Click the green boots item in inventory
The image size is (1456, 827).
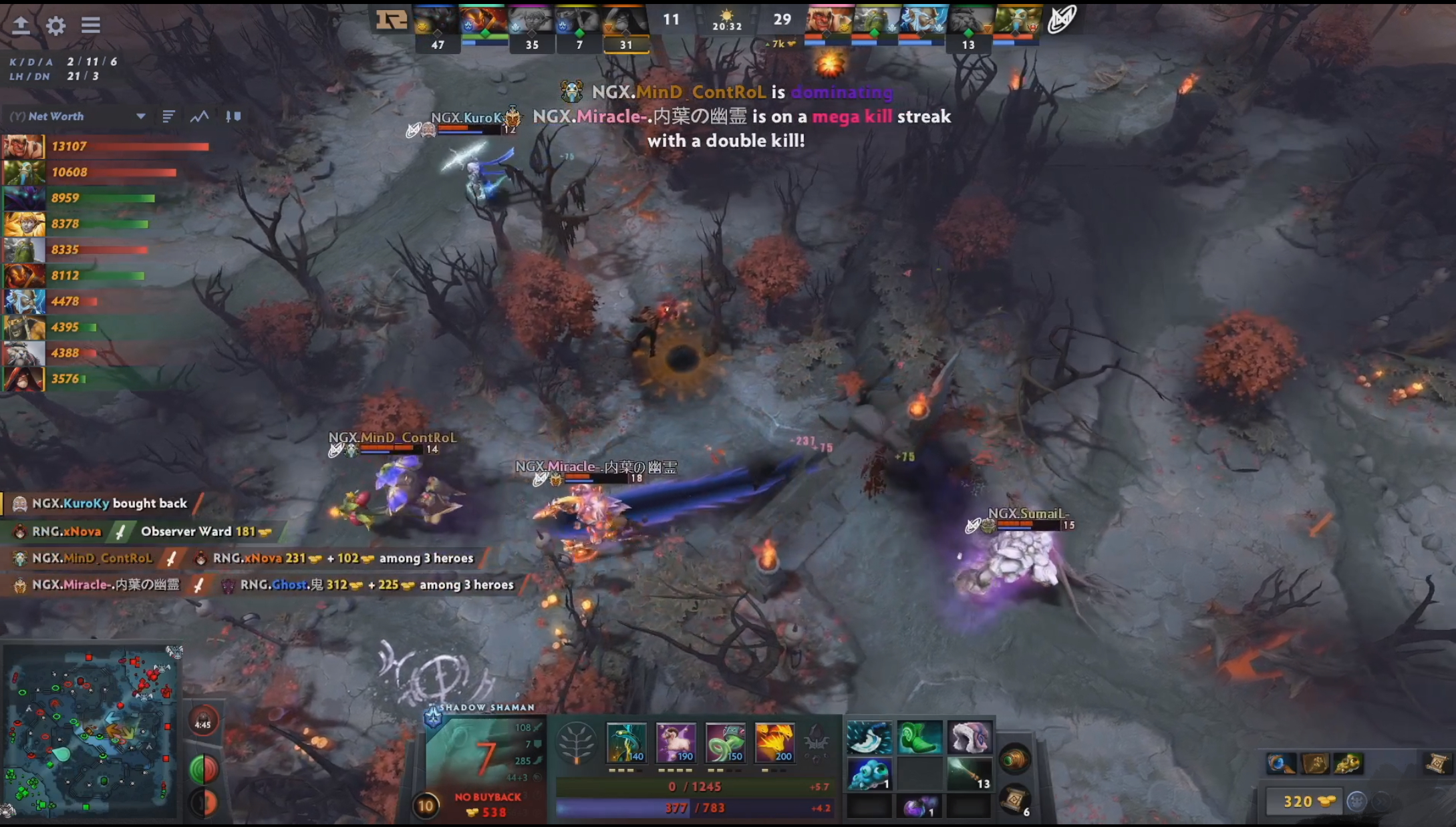[920, 737]
